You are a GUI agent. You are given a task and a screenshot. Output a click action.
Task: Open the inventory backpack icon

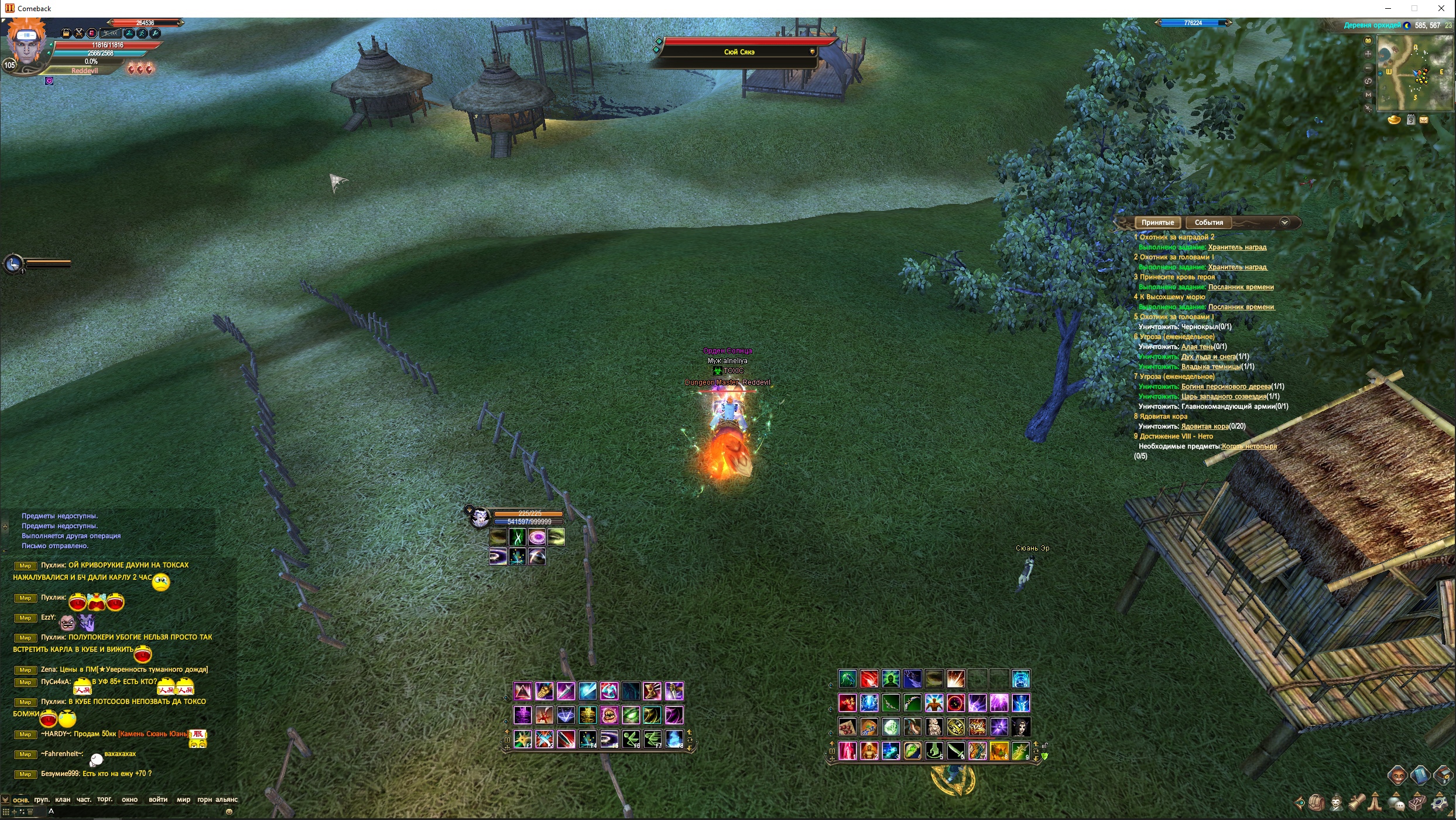click(1317, 802)
